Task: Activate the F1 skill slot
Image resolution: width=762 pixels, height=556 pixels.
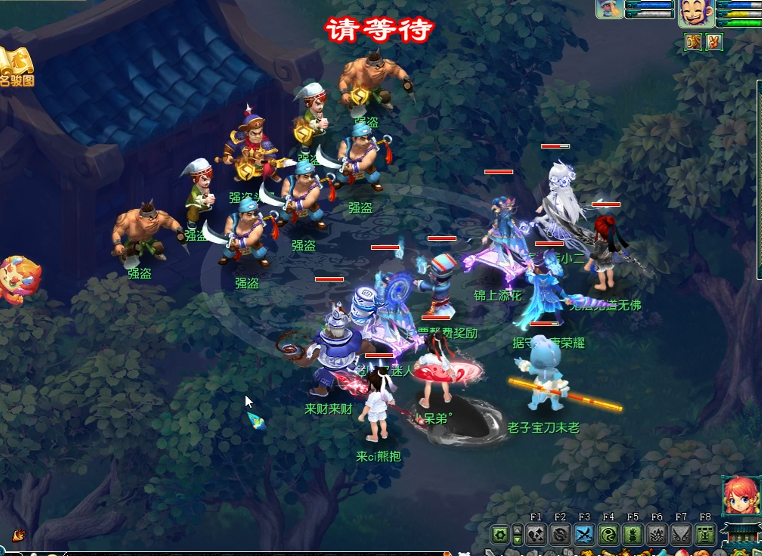Action: (536, 535)
